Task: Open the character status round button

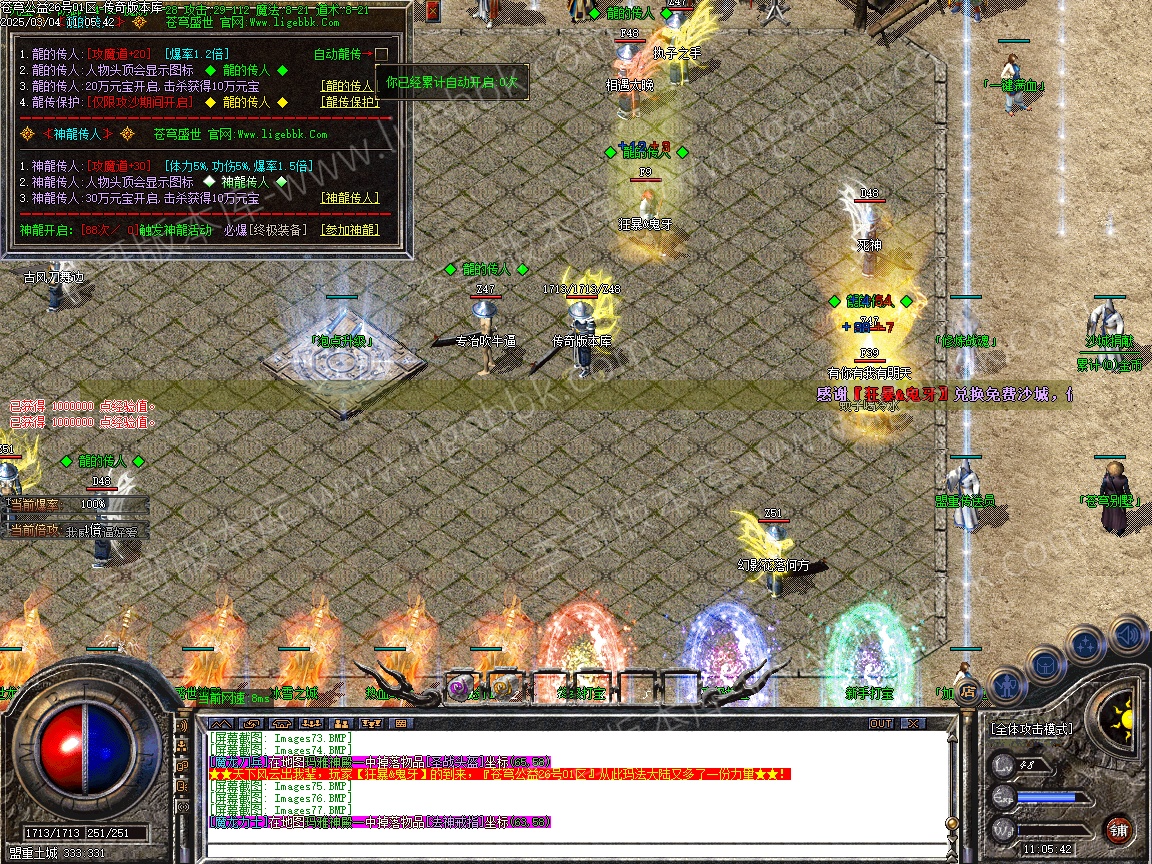Action: (x=1007, y=685)
